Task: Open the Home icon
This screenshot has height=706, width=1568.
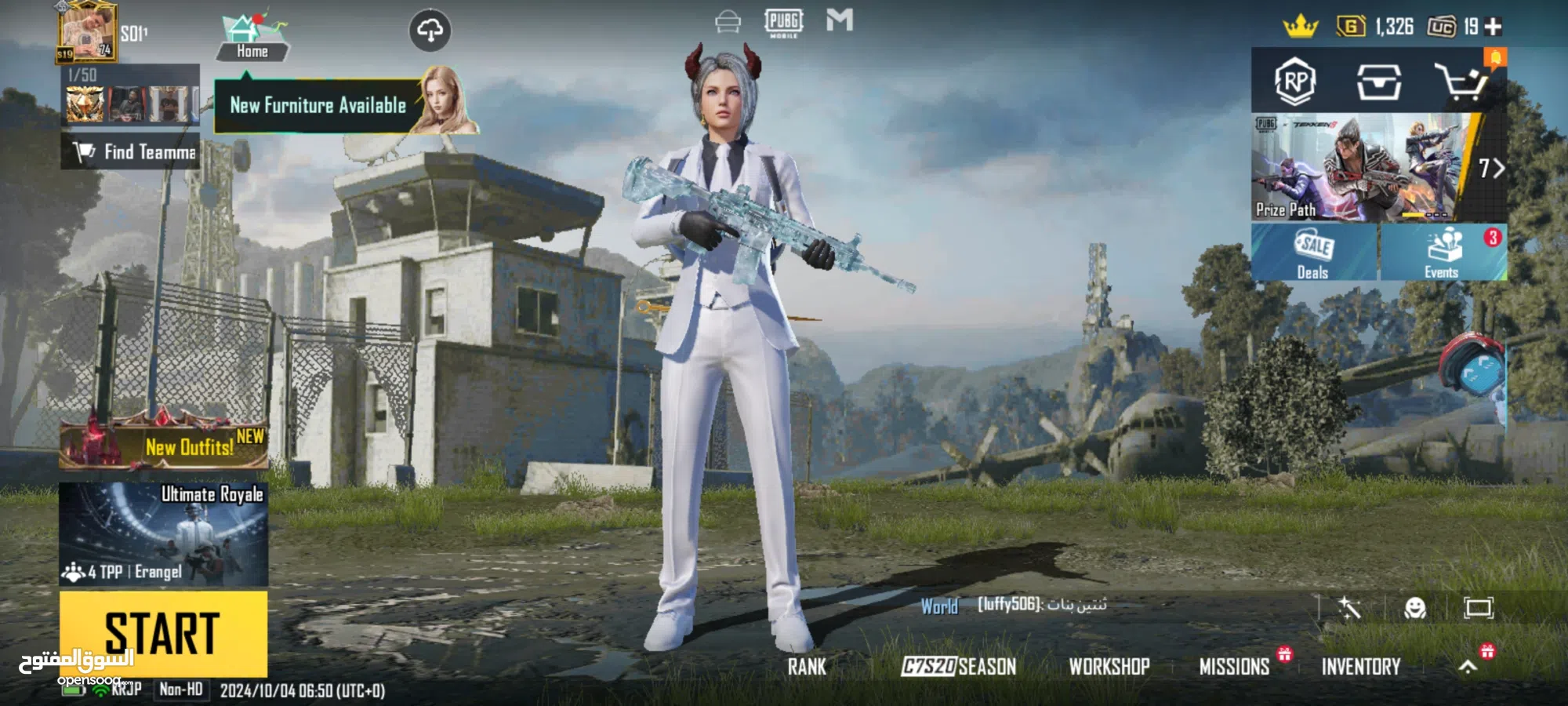Action: pyautogui.click(x=252, y=38)
